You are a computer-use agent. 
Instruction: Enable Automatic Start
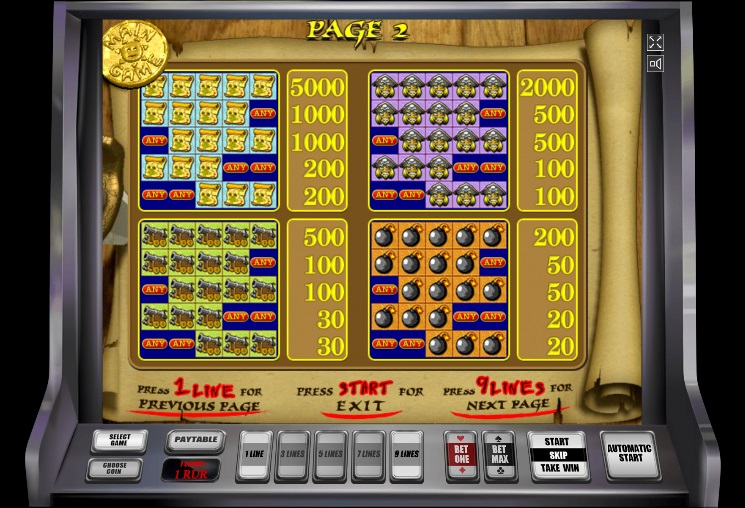tap(630, 454)
